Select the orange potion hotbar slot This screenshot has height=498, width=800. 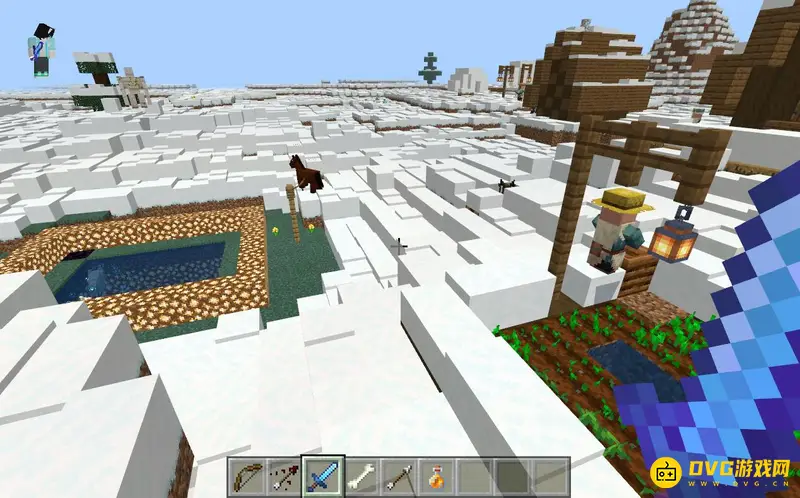tap(437, 475)
